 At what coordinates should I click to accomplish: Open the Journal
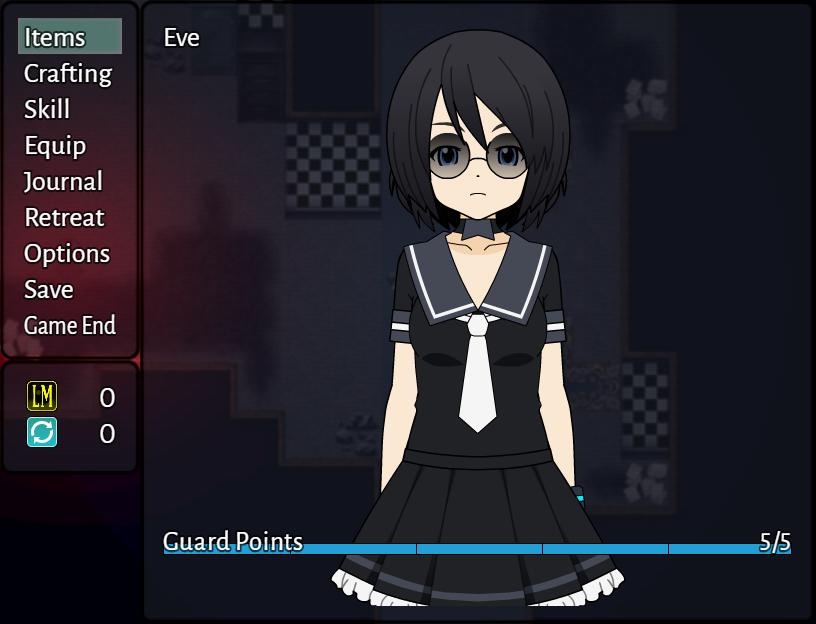click(63, 182)
